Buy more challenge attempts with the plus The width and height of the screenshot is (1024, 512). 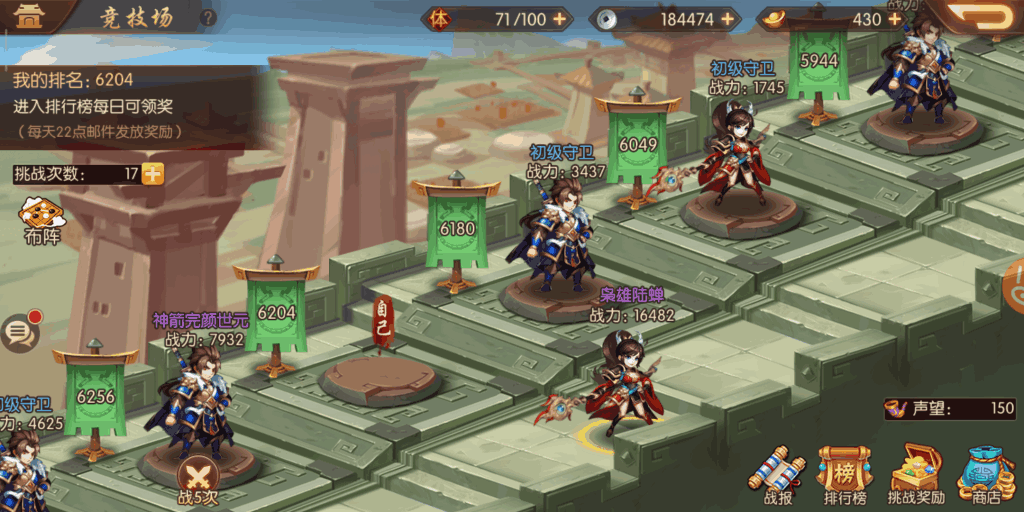153,174
